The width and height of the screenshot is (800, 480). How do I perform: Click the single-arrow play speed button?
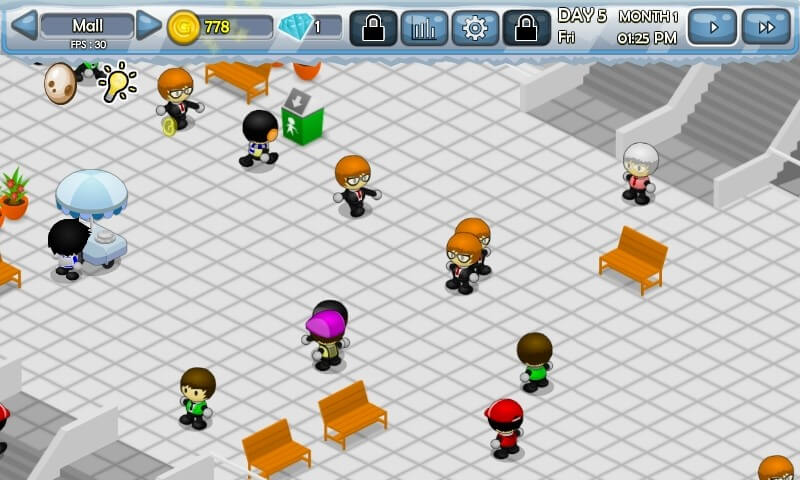pyautogui.click(x=712, y=27)
